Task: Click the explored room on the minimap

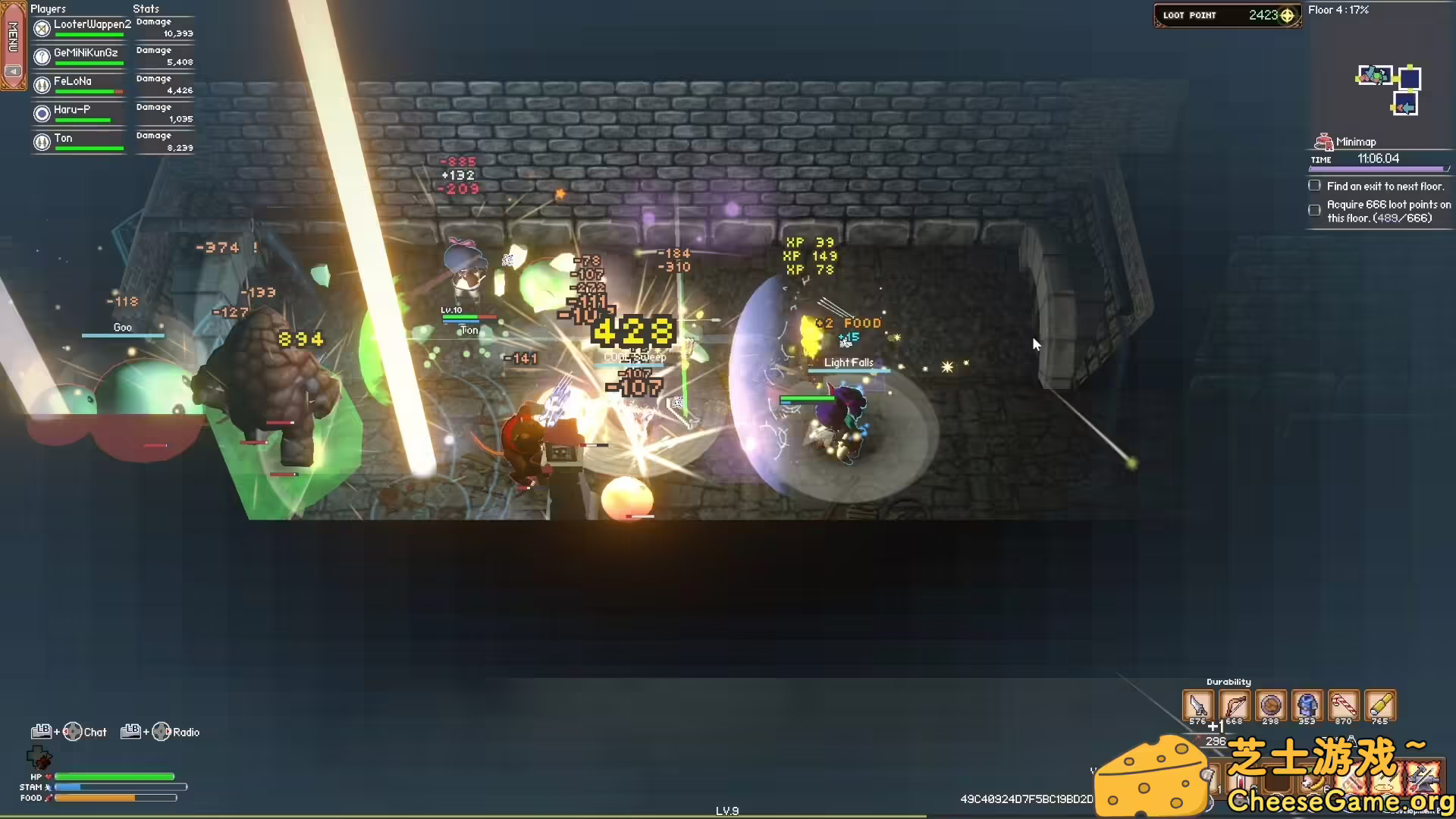Action: [x=1374, y=75]
